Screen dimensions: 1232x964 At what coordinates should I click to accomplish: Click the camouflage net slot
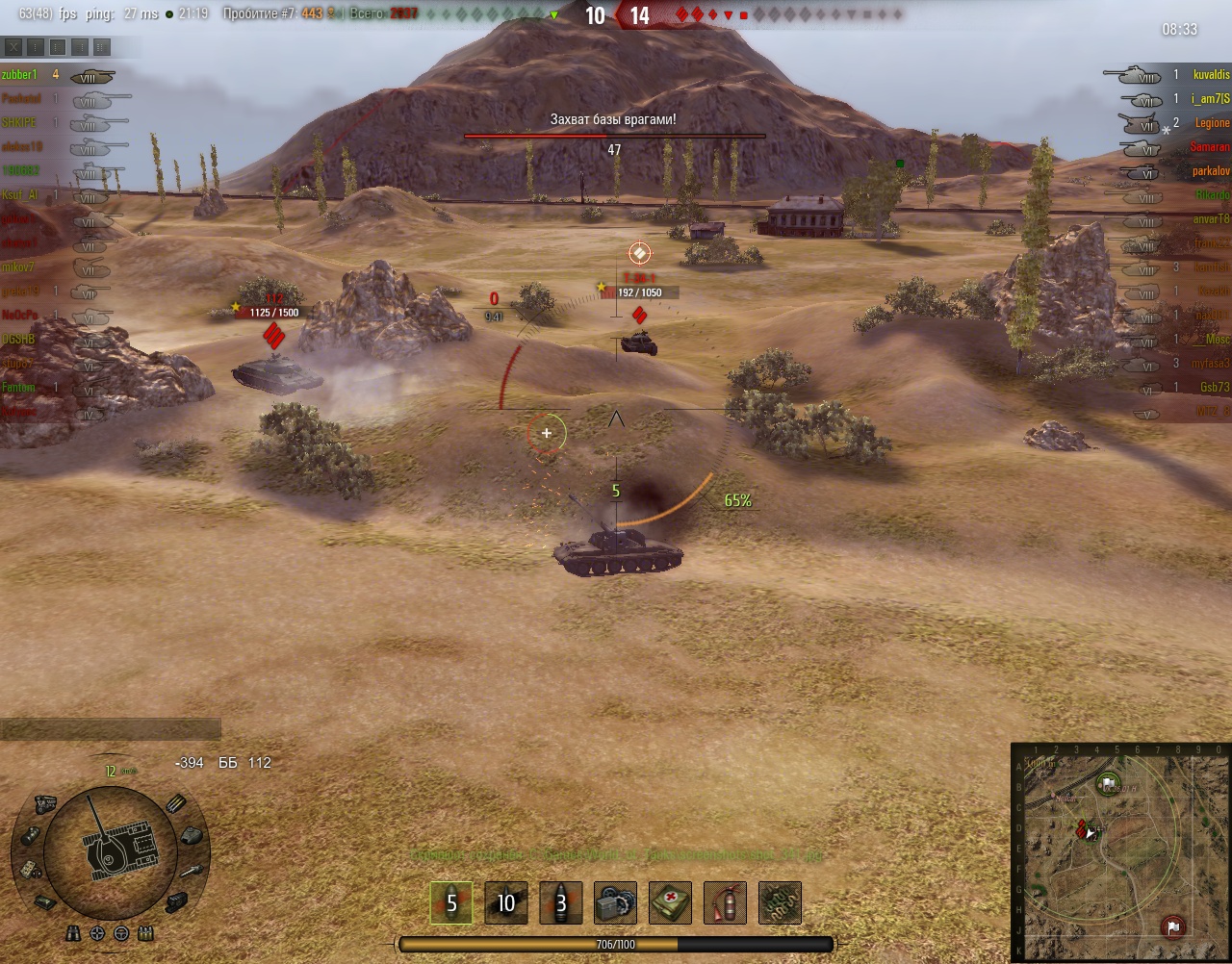click(x=781, y=902)
